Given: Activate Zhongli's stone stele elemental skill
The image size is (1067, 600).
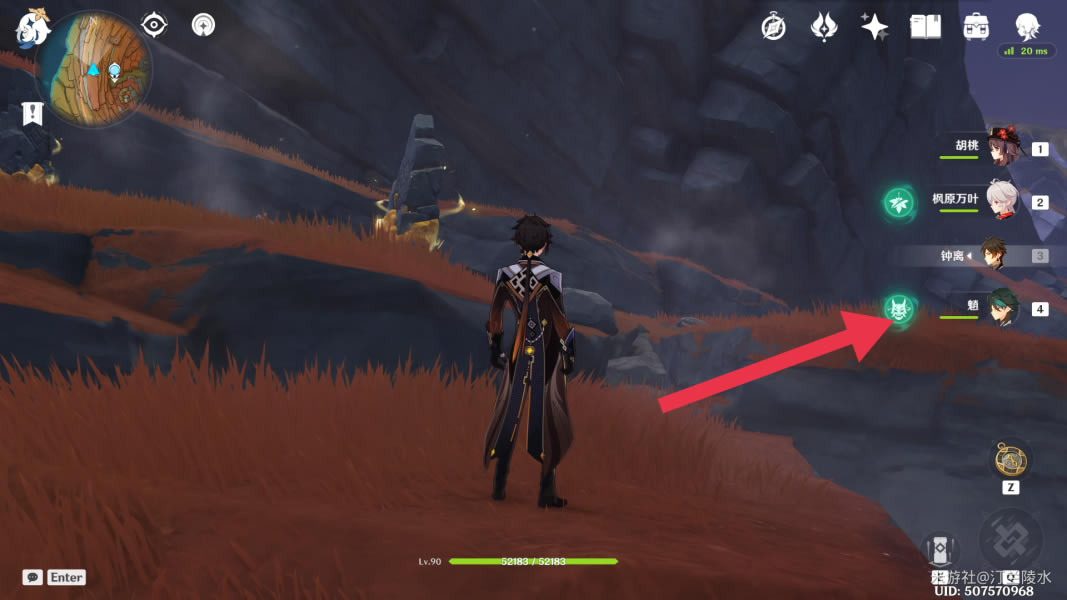Looking at the screenshot, I should 940,552.
